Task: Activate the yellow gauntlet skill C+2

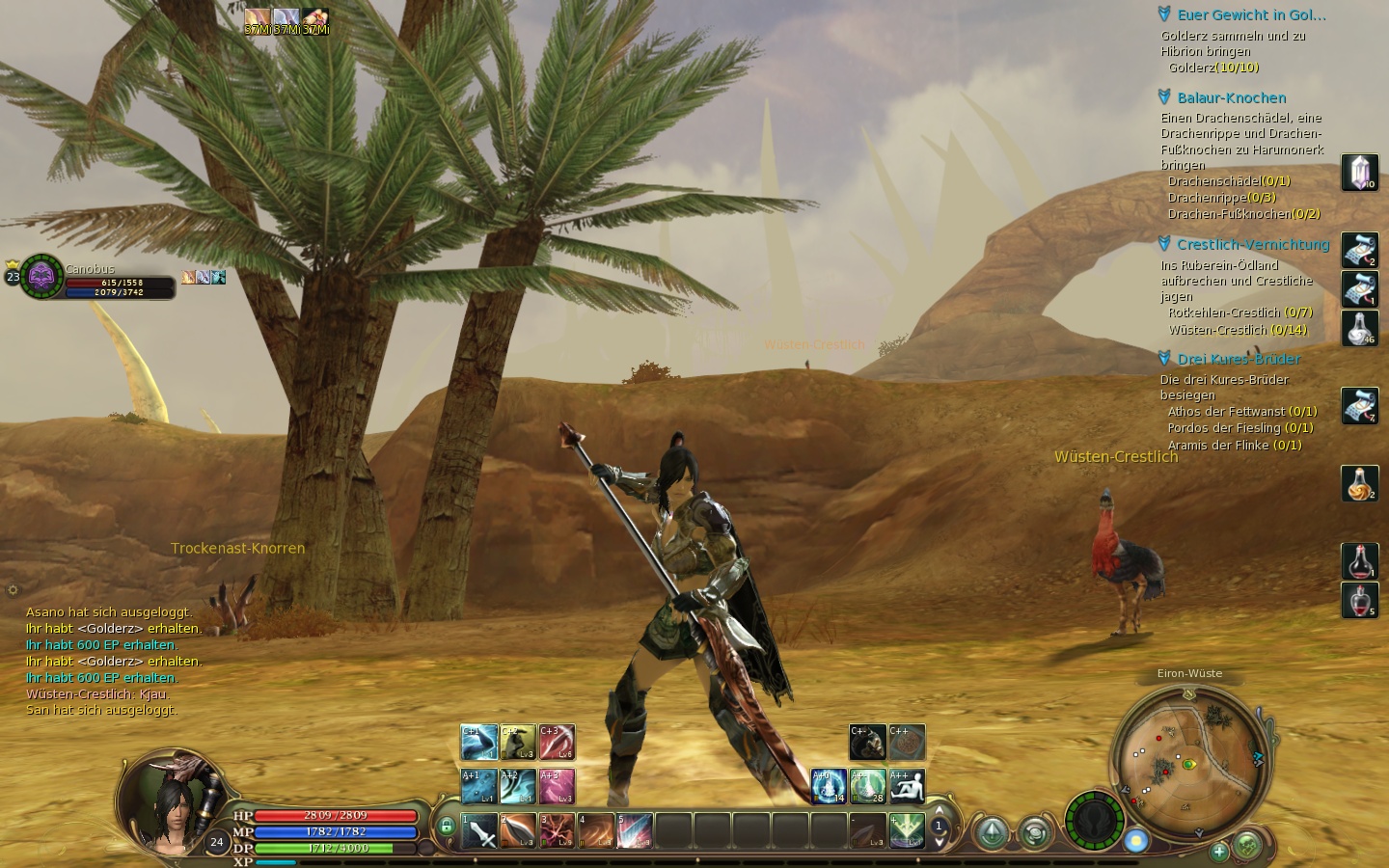Action: pos(518,742)
